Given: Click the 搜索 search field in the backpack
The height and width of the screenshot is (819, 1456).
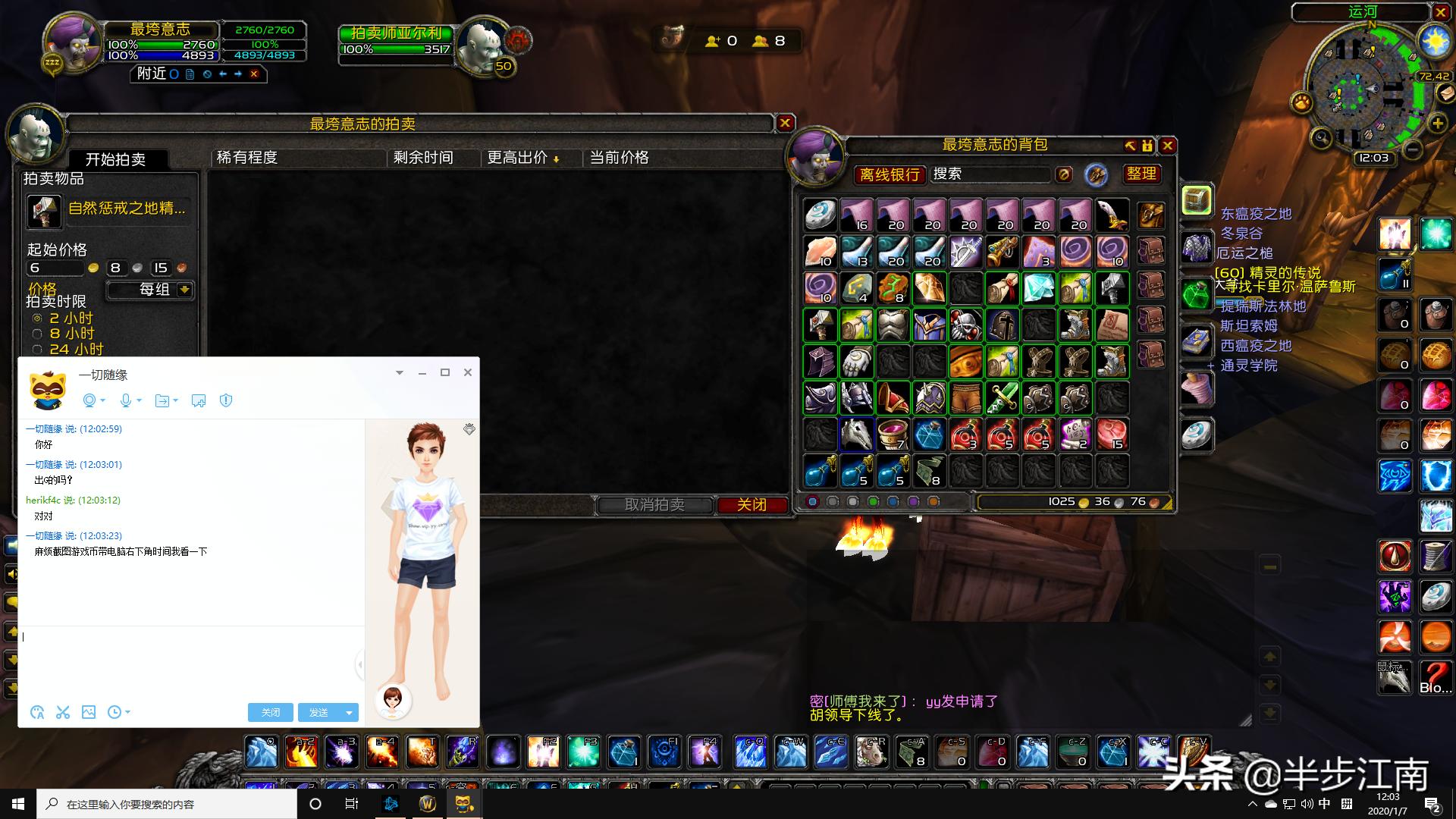Looking at the screenshot, I should [x=990, y=174].
